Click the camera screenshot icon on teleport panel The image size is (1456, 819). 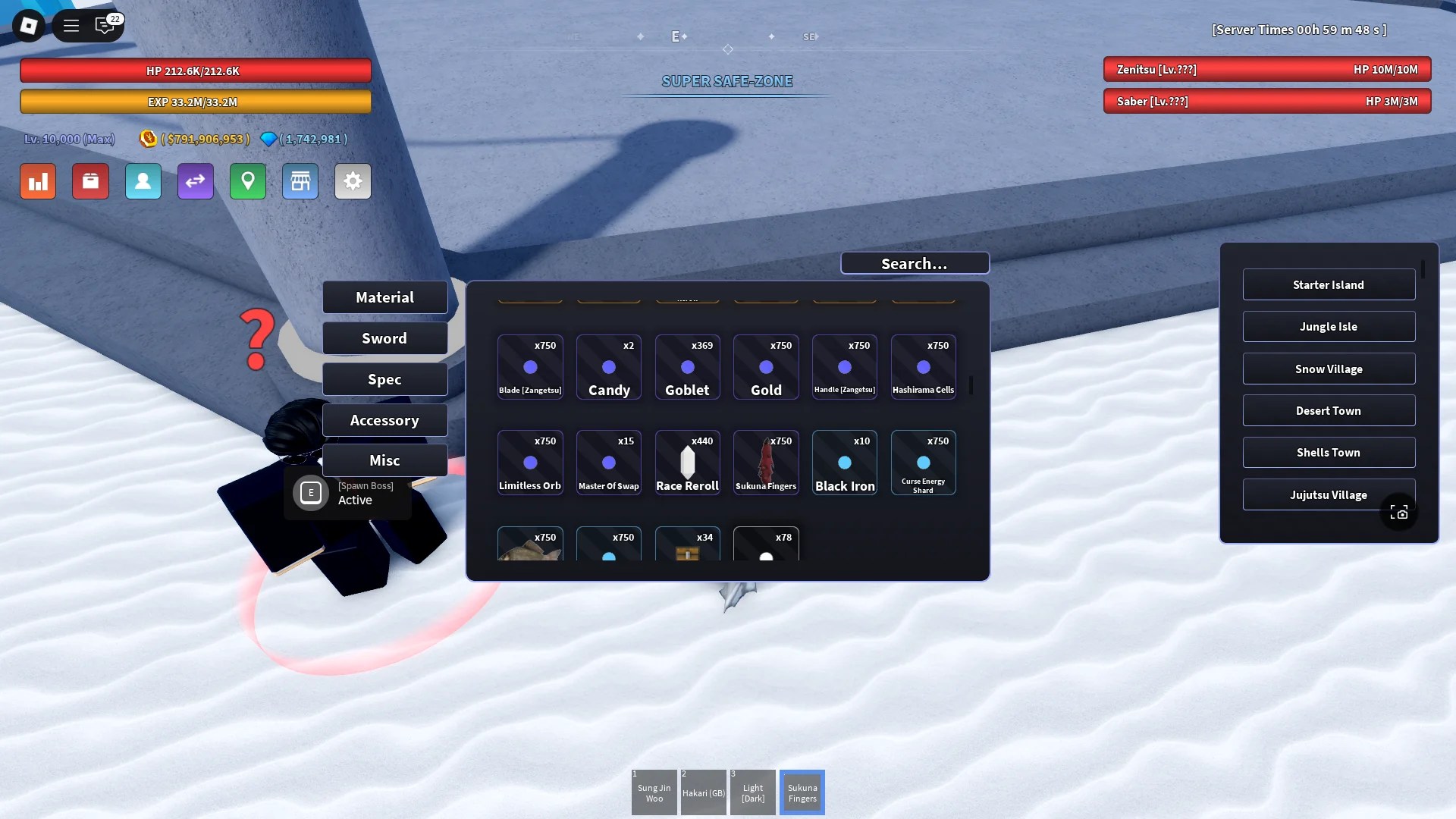[1399, 512]
